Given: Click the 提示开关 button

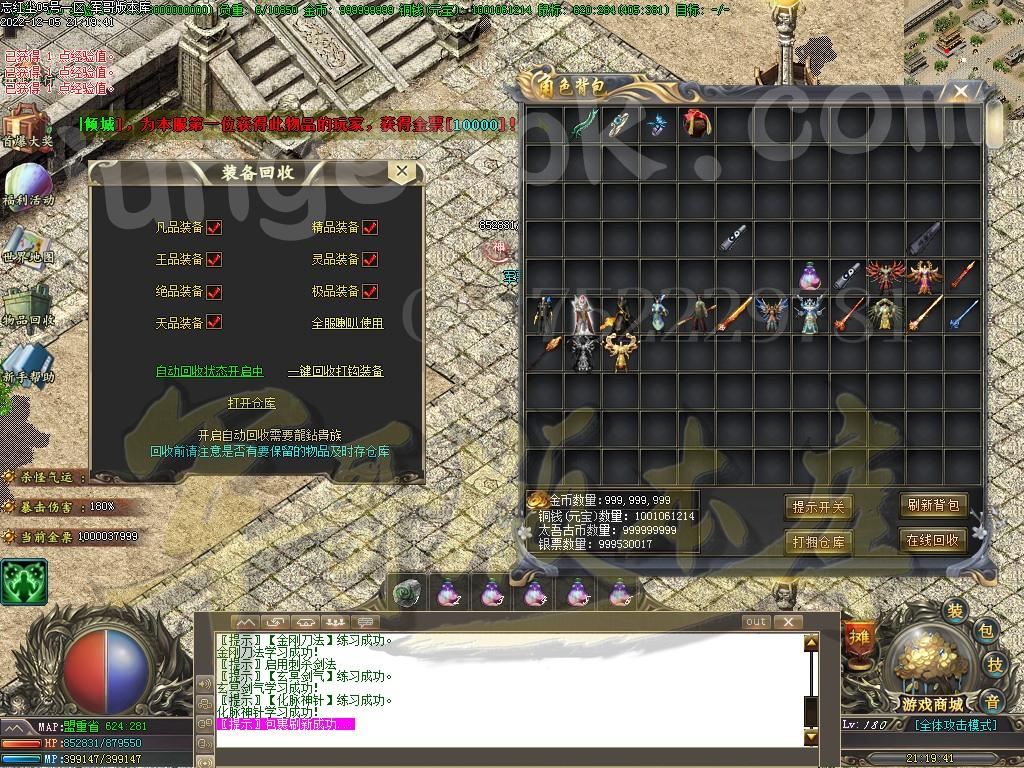Looking at the screenshot, I should click(818, 507).
